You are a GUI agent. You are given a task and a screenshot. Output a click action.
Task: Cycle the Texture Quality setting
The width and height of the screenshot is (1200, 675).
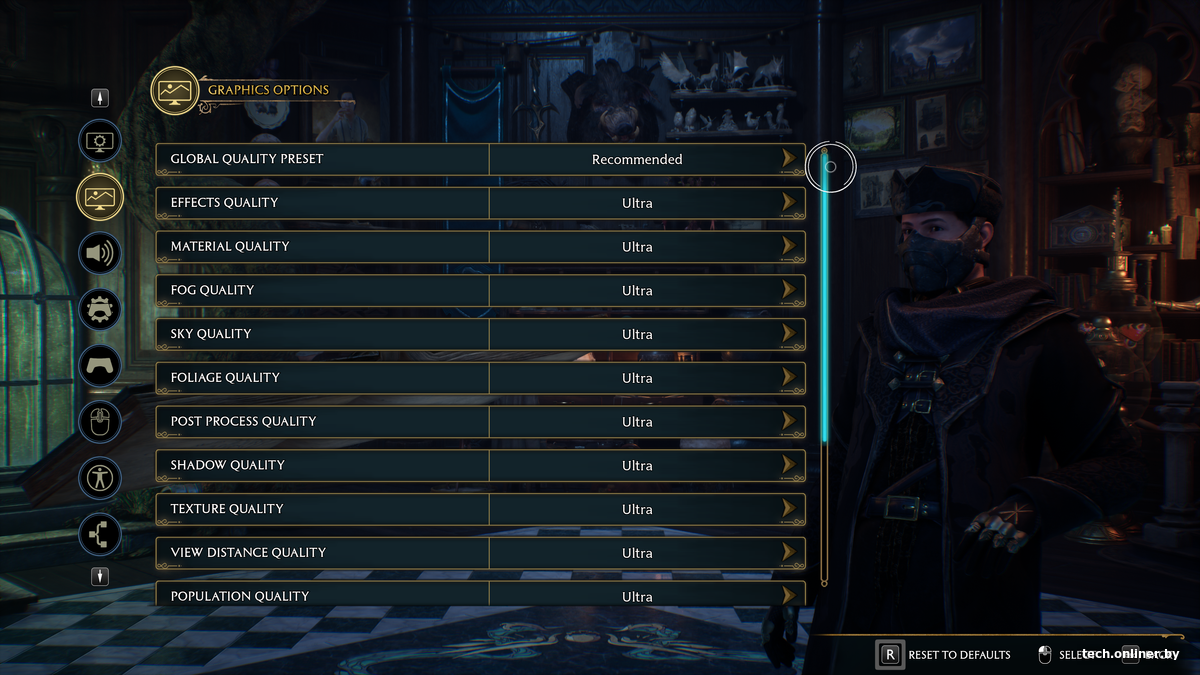[x=790, y=509]
